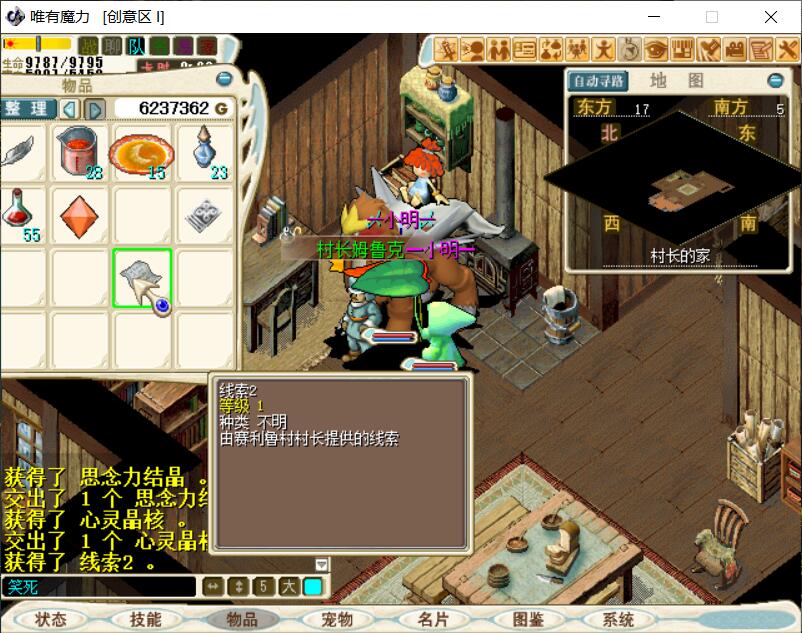Image resolution: width=802 pixels, height=633 pixels.
Task: Open the 系统 system tab
Action: tap(619, 619)
